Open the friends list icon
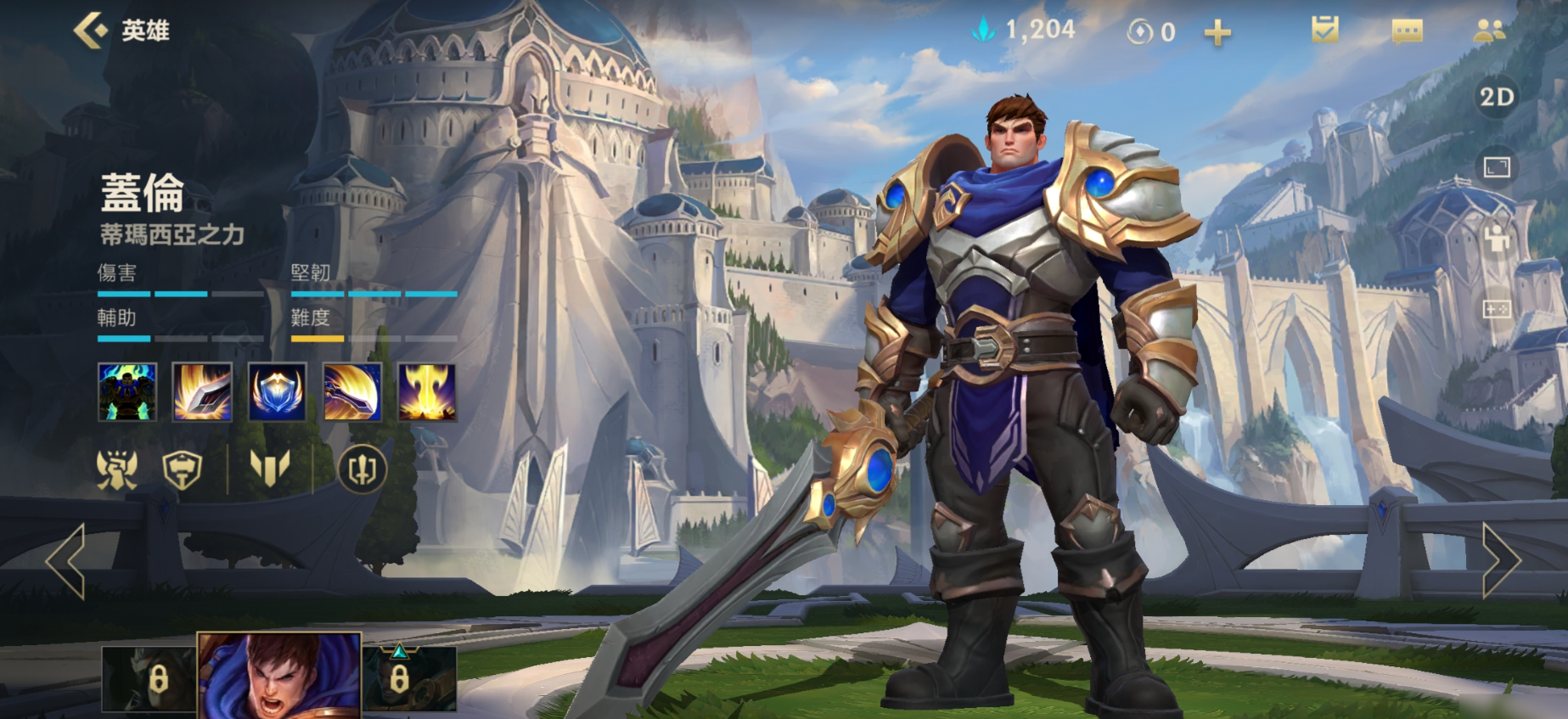1568x719 pixels. pos(1489,32)
